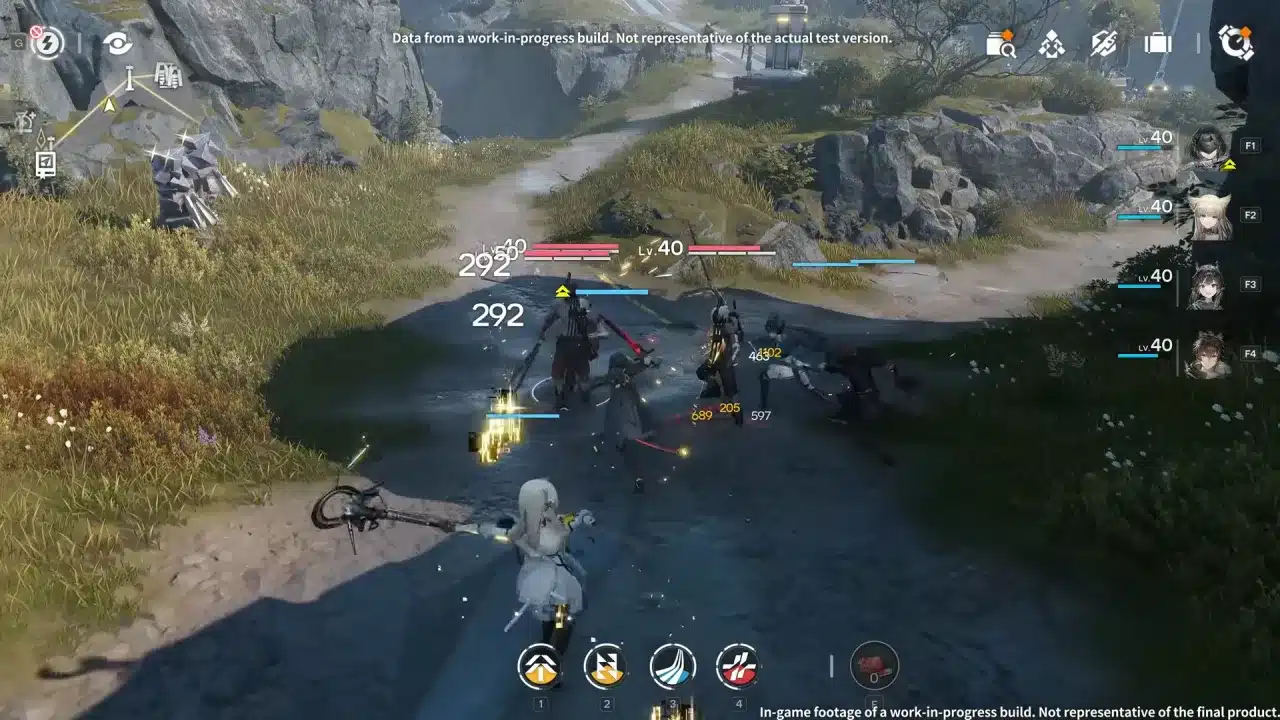Open the circular event icon with orange notification
This screenshot has width=1280, height=720.
(x=1238, y=40)
